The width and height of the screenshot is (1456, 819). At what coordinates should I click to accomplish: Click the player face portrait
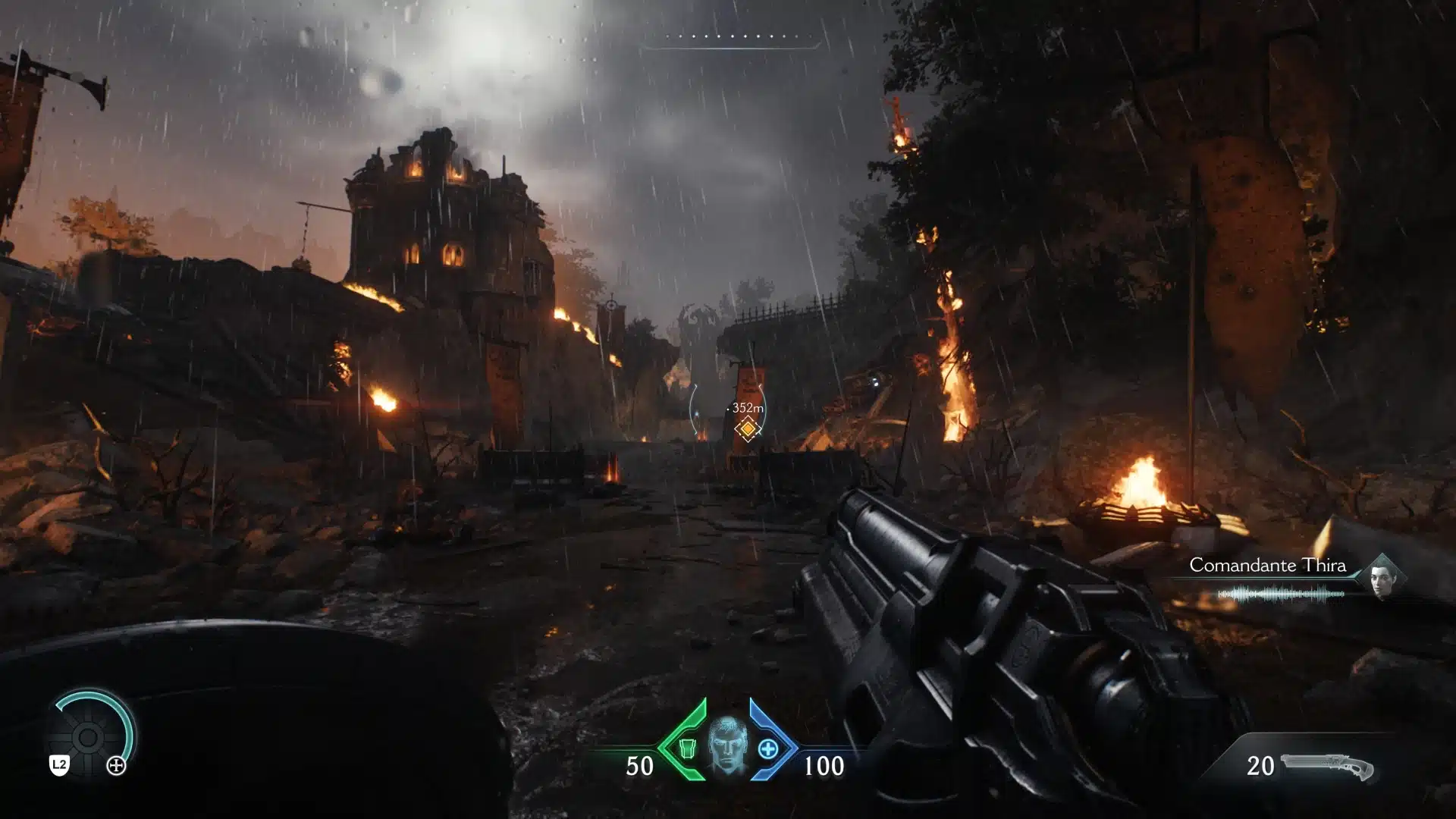[728, 747]
